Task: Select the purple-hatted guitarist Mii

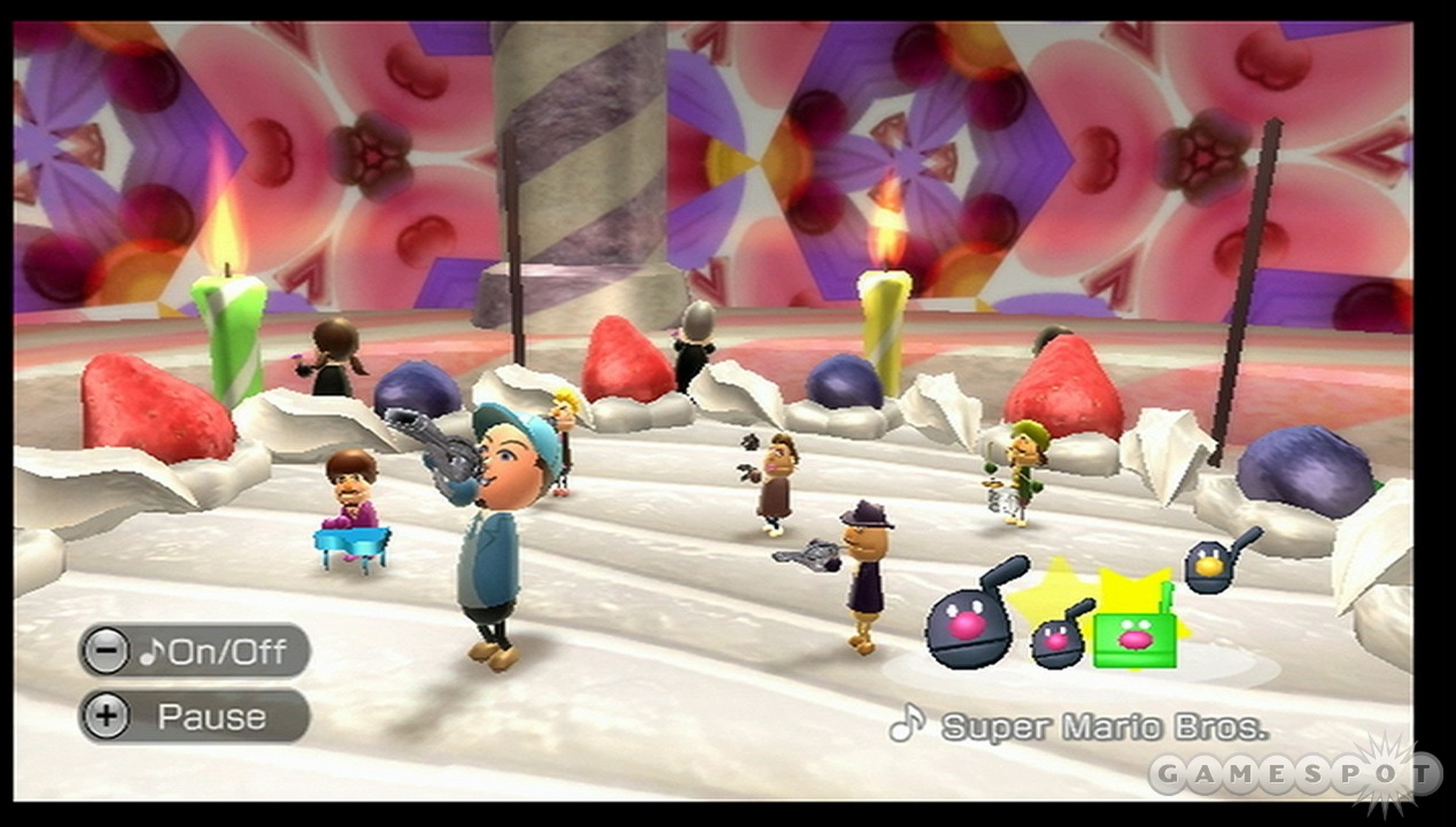Action: point(865,562)
